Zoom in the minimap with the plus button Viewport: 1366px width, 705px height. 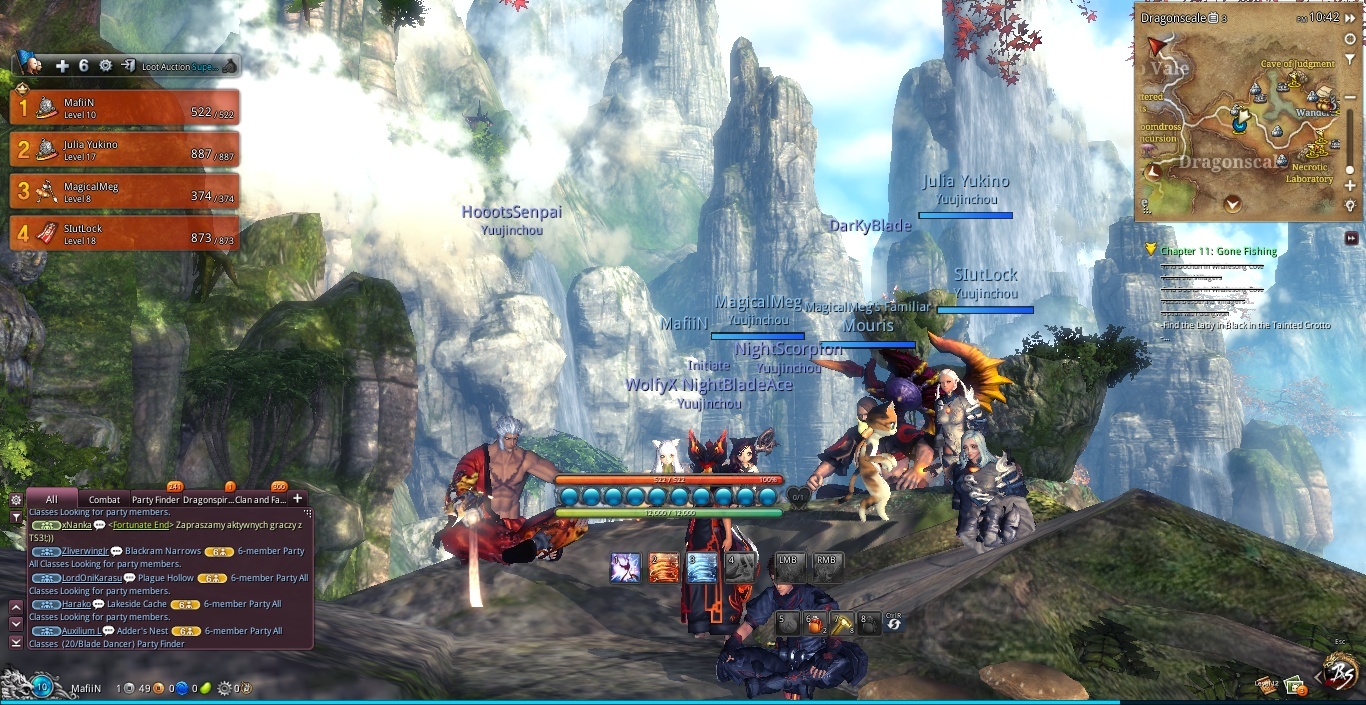click(x=1350, y=186)
